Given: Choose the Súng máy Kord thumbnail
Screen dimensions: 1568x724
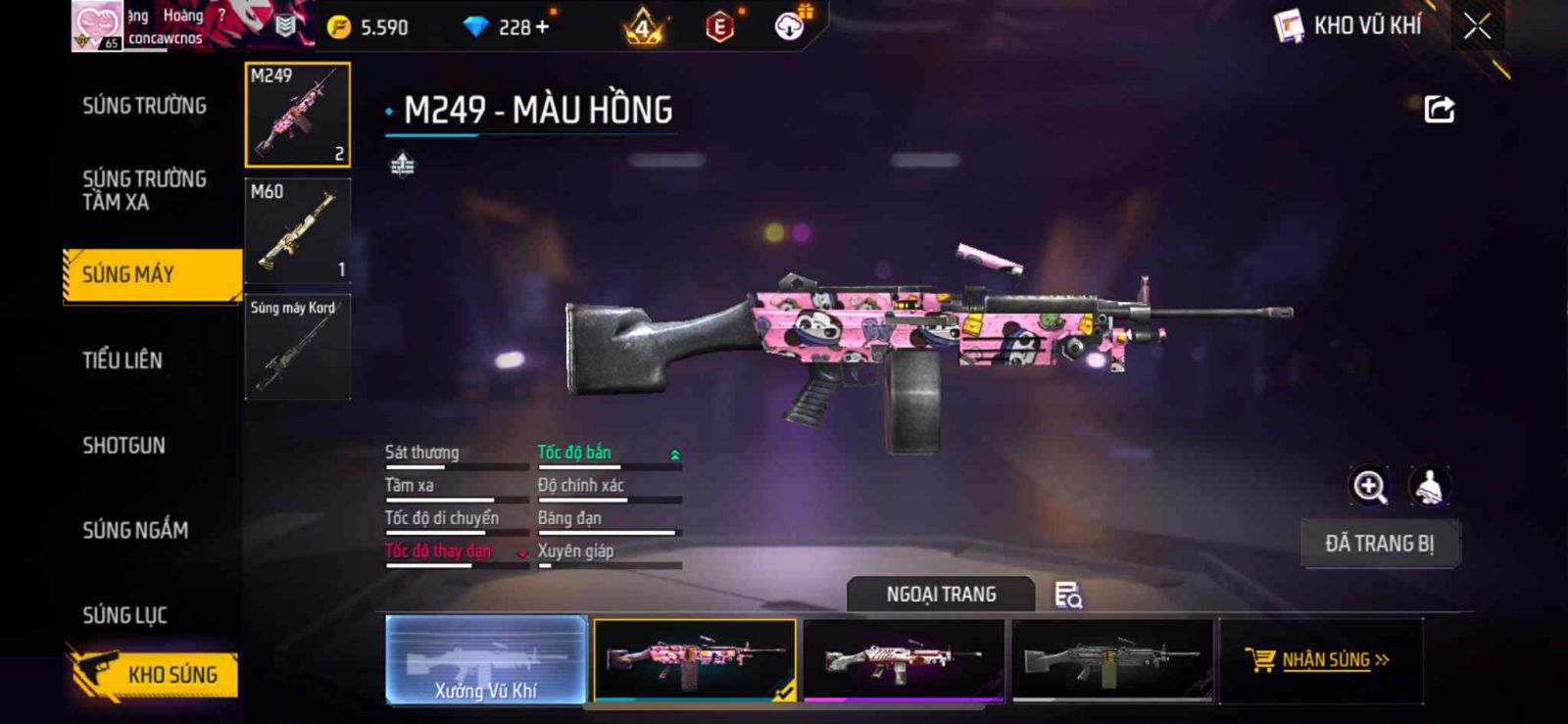Looking at the screenshot, I should tap(297, 346).
